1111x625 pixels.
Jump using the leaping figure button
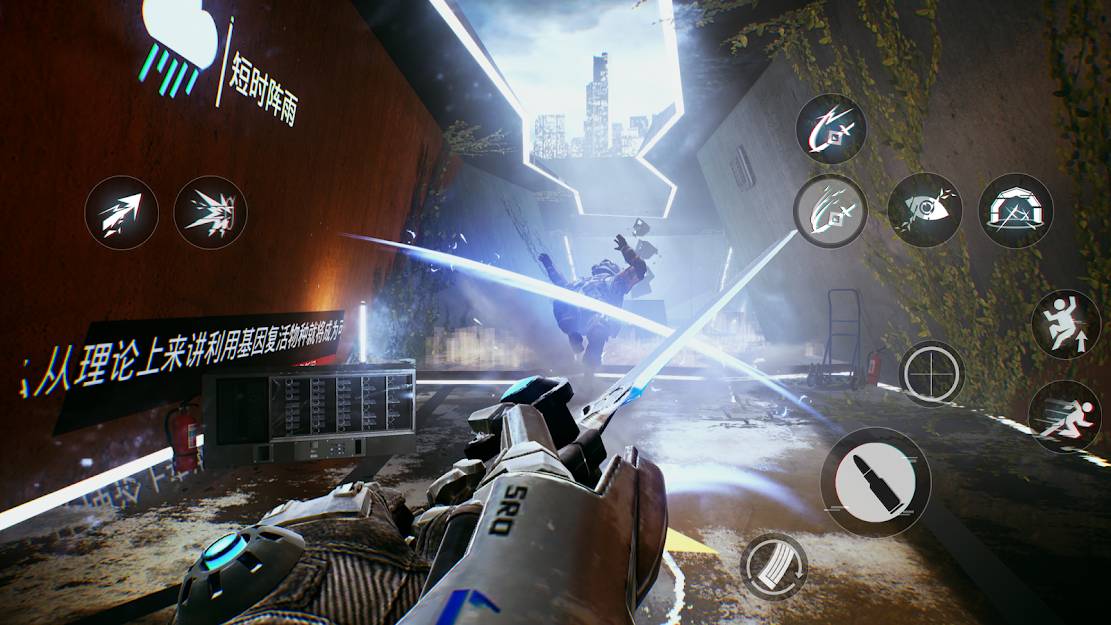1065,324
